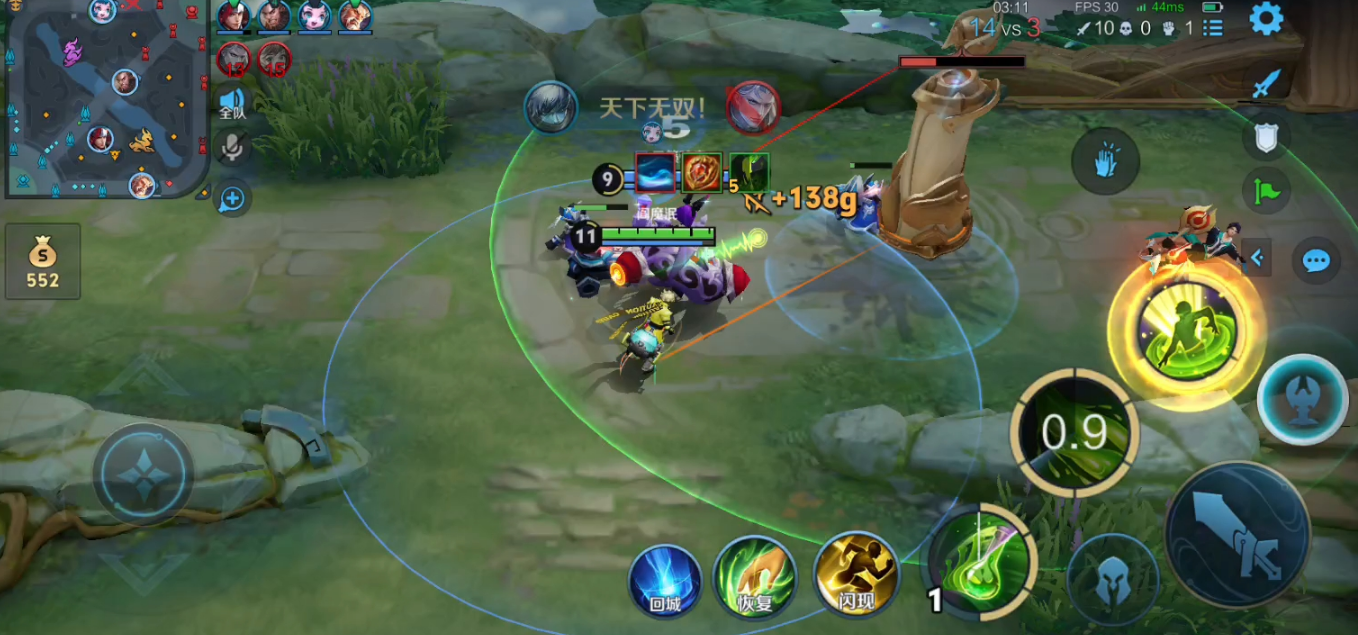Toggle the microphone button
This screenshot has width=1358, height=635.
pos(232,148)
